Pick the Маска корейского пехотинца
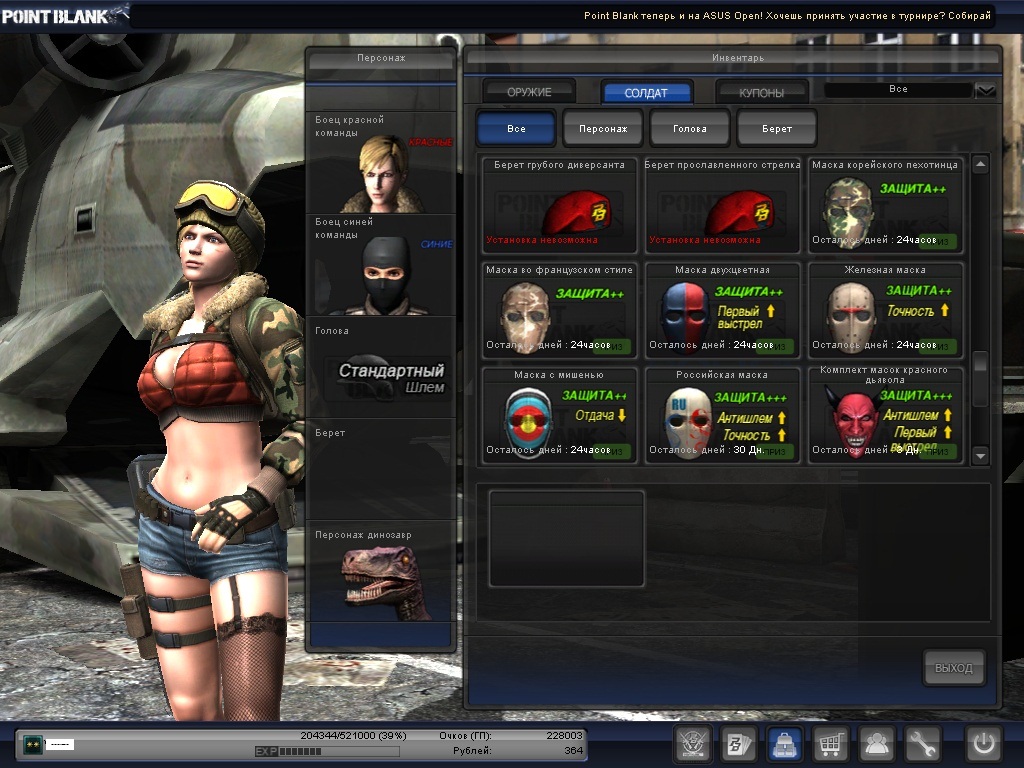The image size is (1024, 768). point(885,205)
